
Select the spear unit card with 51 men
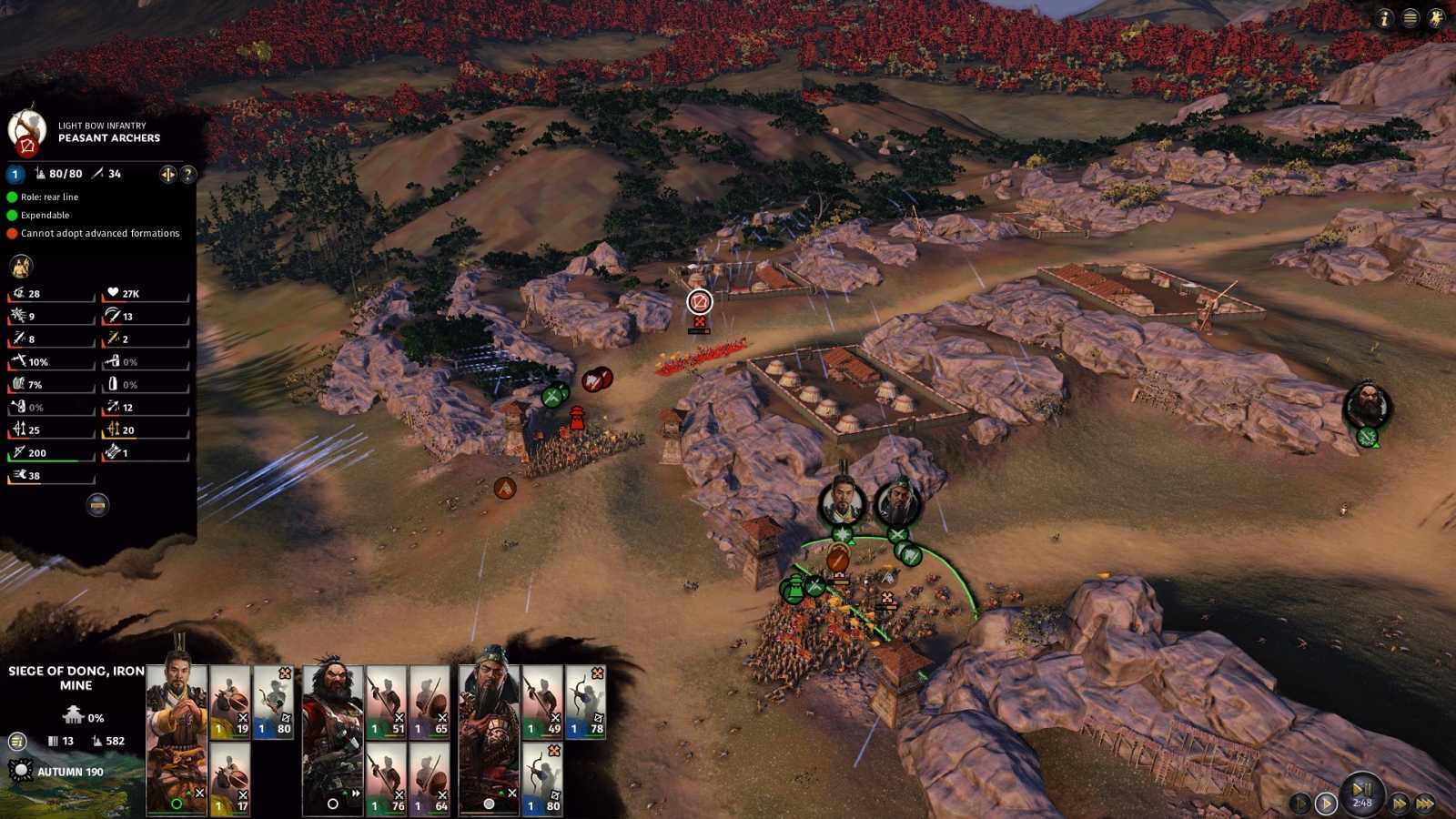(x=386, y=702)
